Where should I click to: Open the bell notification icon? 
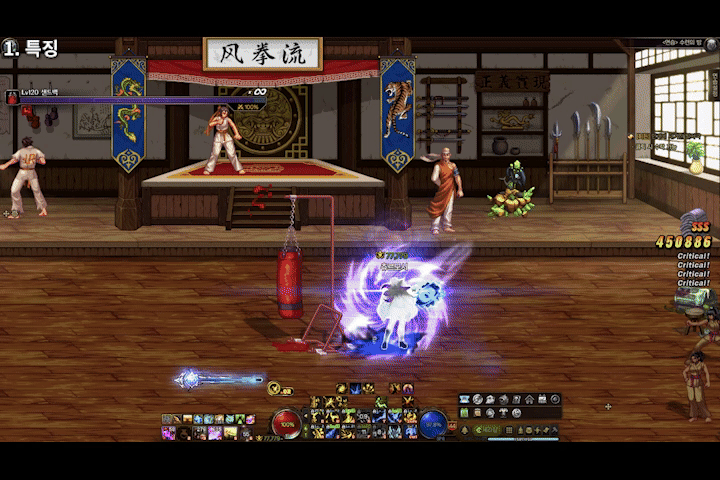pos(465,430)
